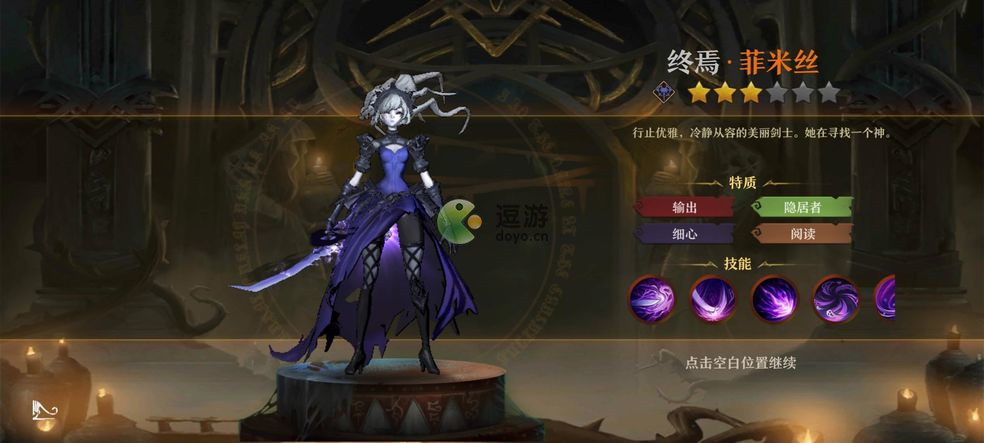Select the red 输出 trait tag

tap(684, 207)
